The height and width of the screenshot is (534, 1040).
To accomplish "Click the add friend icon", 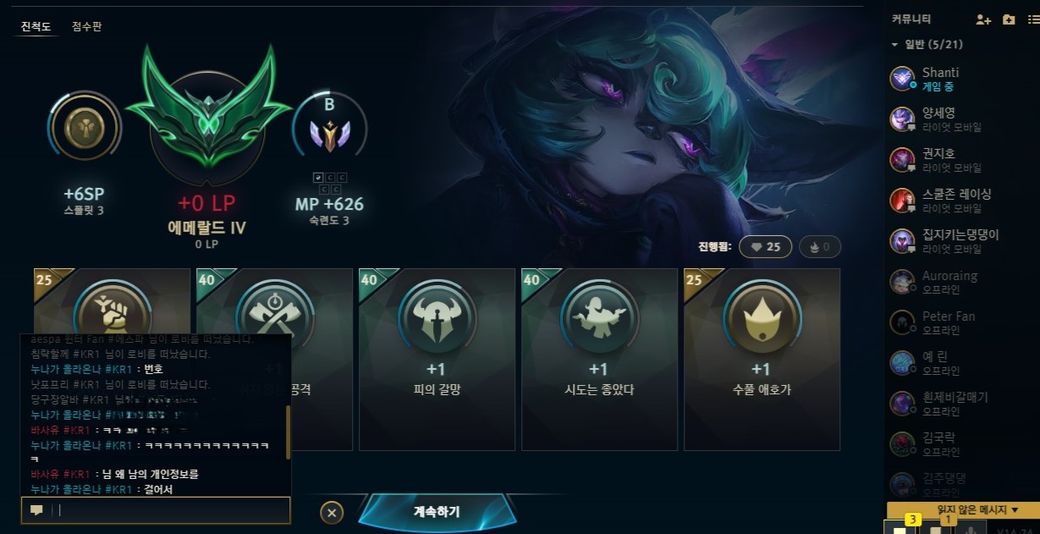I will tap(983, 19).
